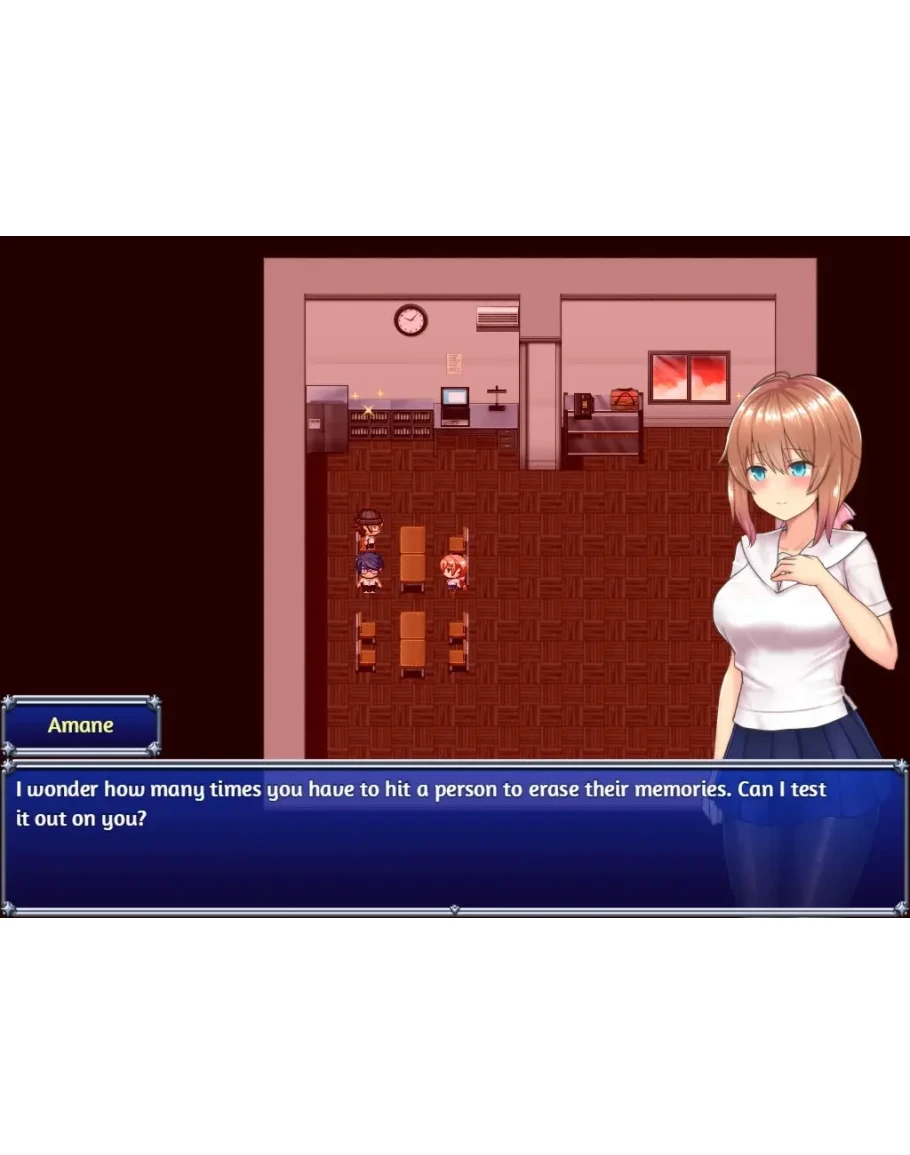This screenshot has width=910, height=1155.
Task: Click the continue indicator under the dialogue text
Action: pos(454,909)
